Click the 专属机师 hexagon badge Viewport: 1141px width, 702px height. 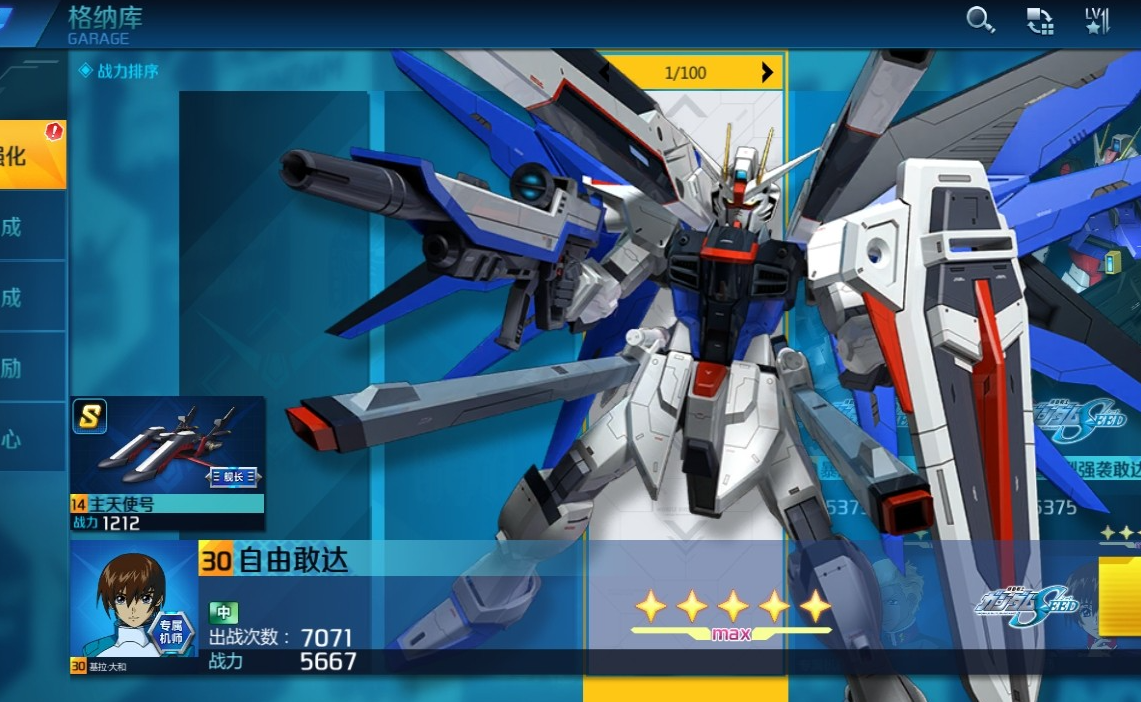(172, 631)
